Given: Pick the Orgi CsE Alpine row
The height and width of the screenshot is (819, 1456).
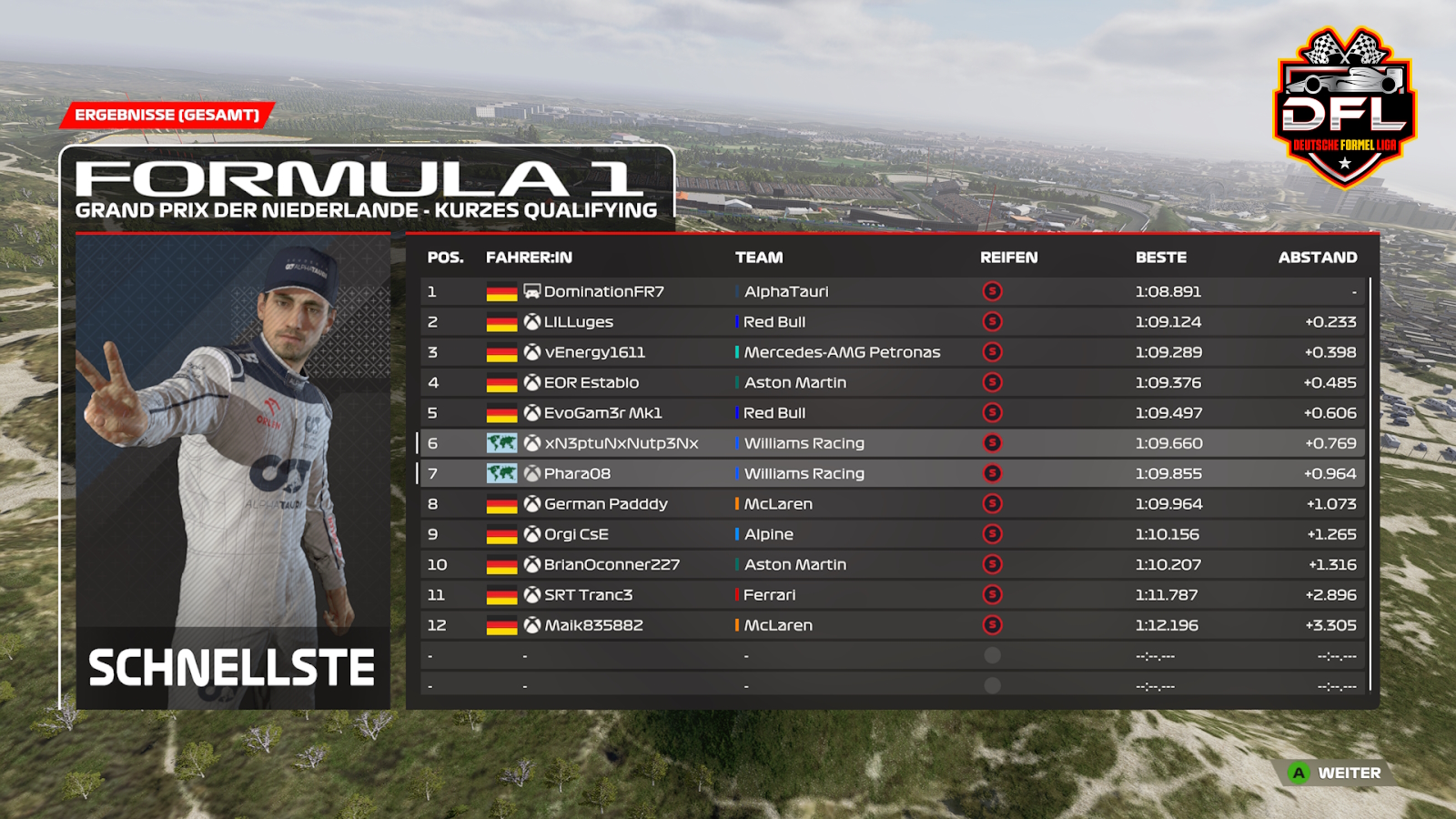Looking at the screenshot, I should [x=576, y=534].
